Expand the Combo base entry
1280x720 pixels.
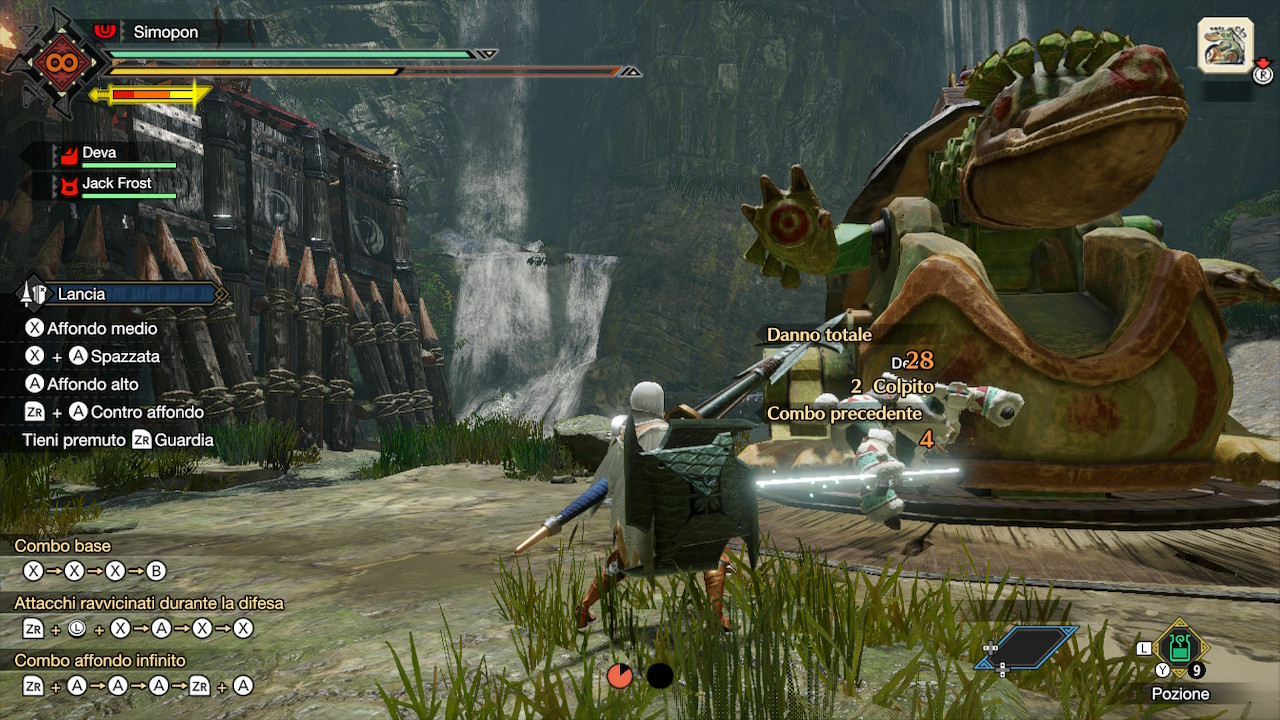pyautogui.click(x=63, y=546)
